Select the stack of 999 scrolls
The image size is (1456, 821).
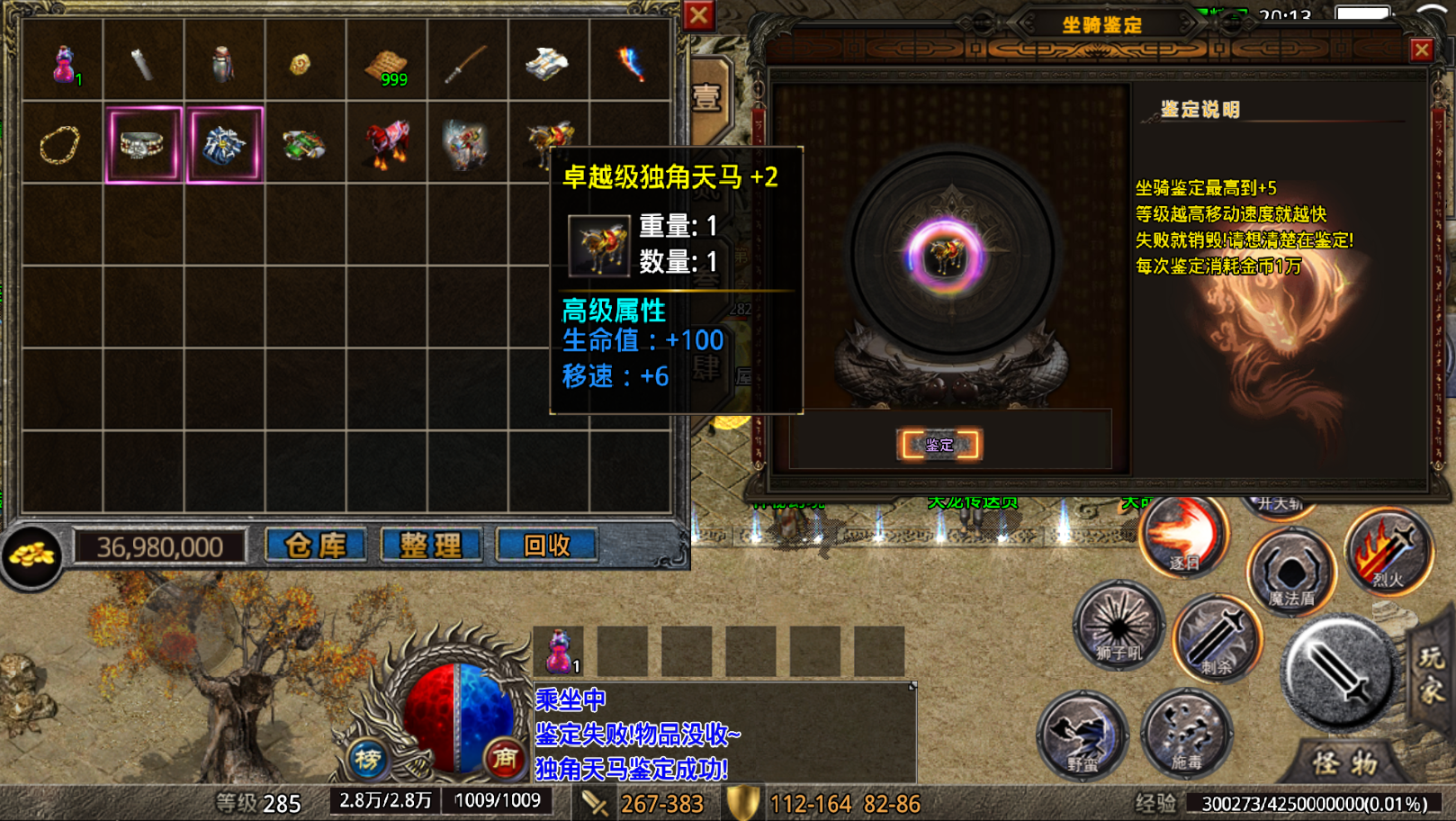[x=387, y=65]
